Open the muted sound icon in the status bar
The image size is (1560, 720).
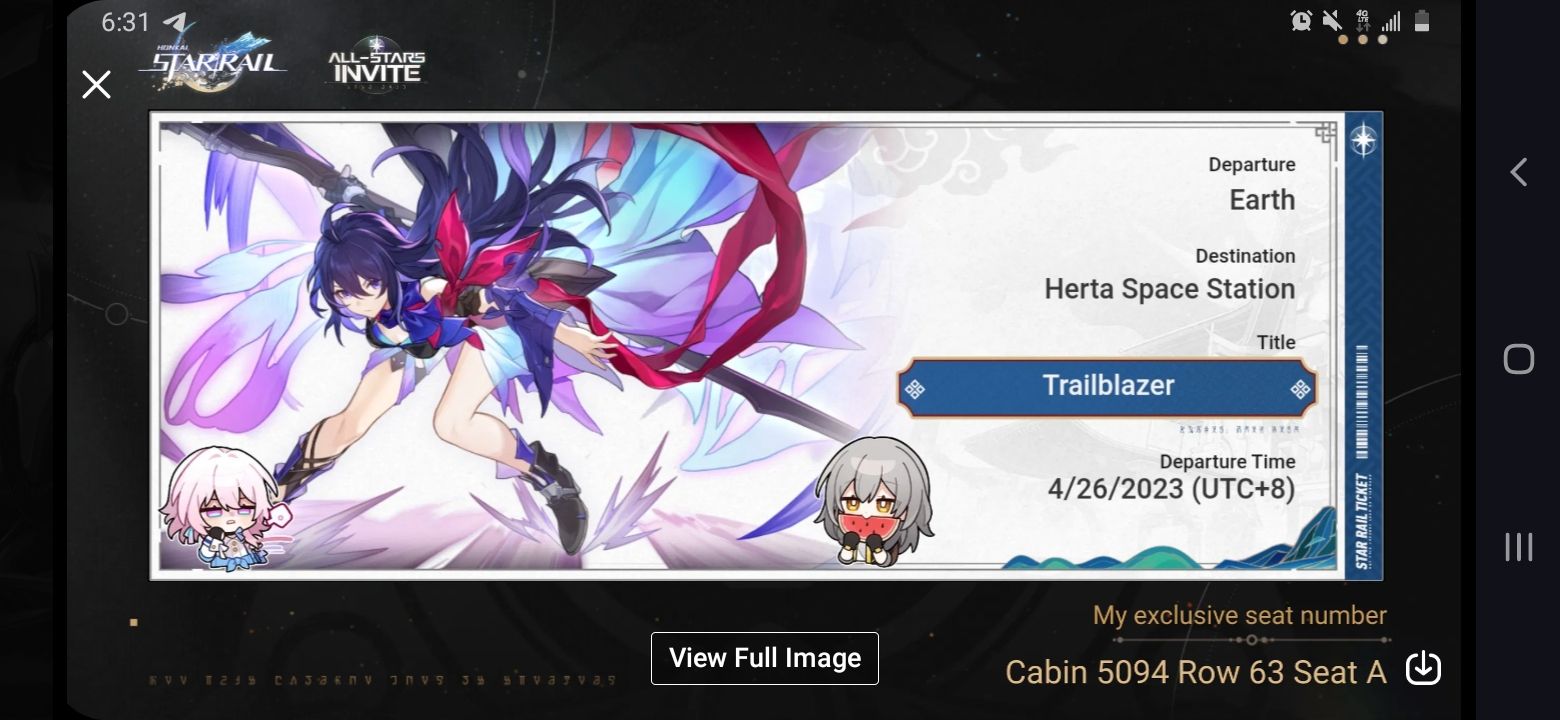pyautogui.click(x=1332, y=21)
